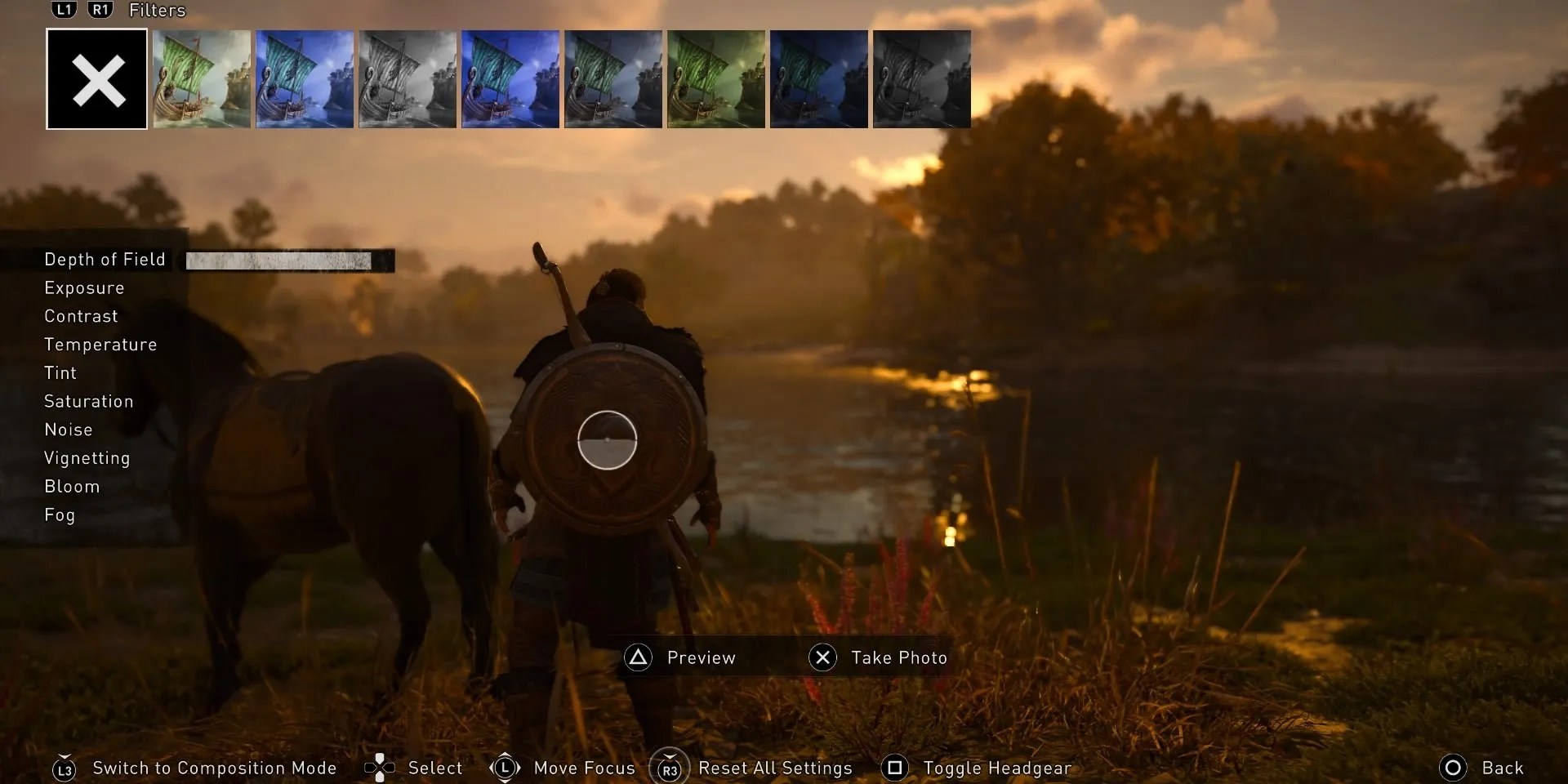Select the L3 stick icon for Composition Mode
The width and height of the screenshot is (1568, 784).
(x=64, y=768)
